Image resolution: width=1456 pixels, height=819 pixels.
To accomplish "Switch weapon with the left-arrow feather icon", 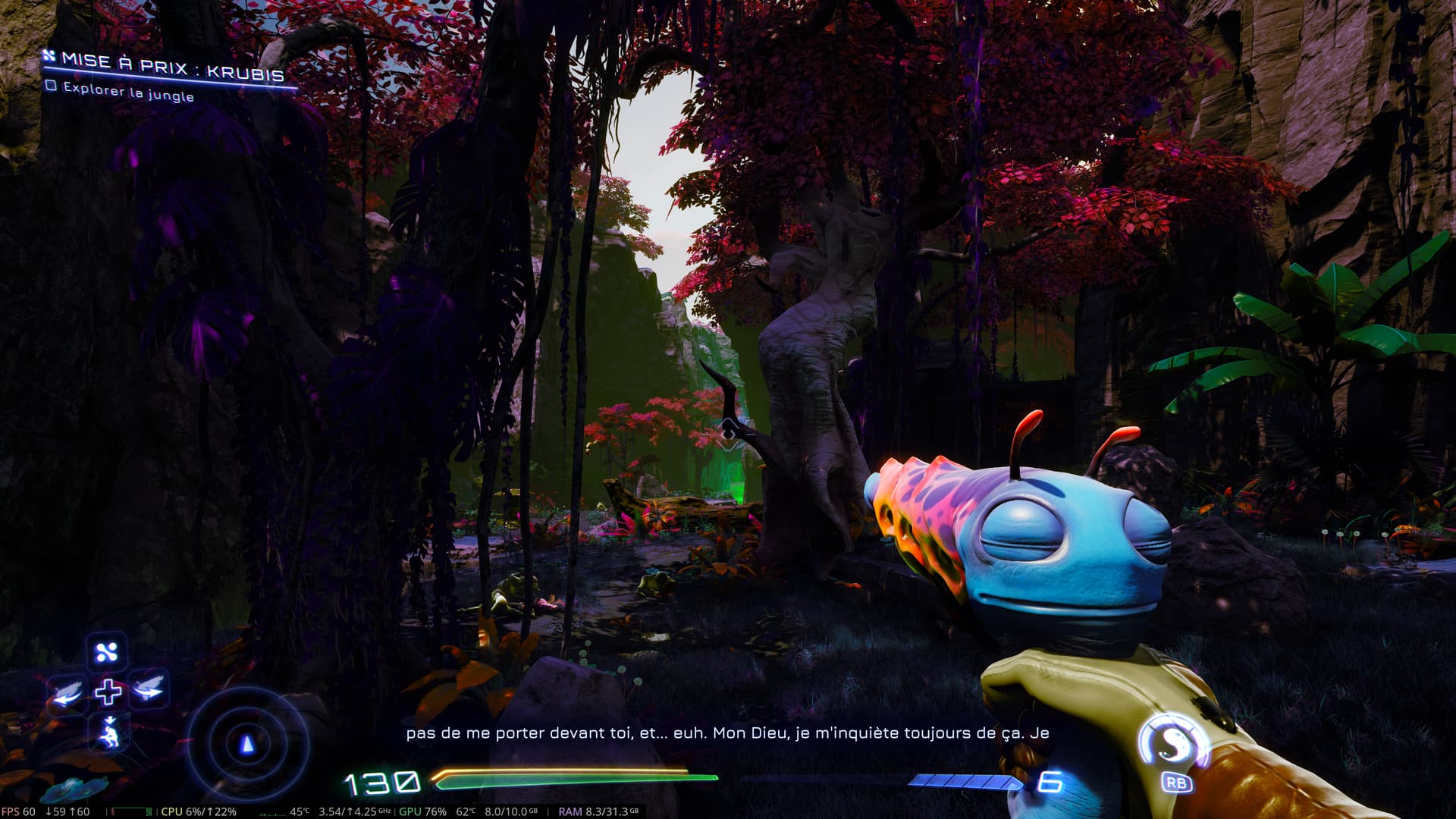I will point(67,692).
